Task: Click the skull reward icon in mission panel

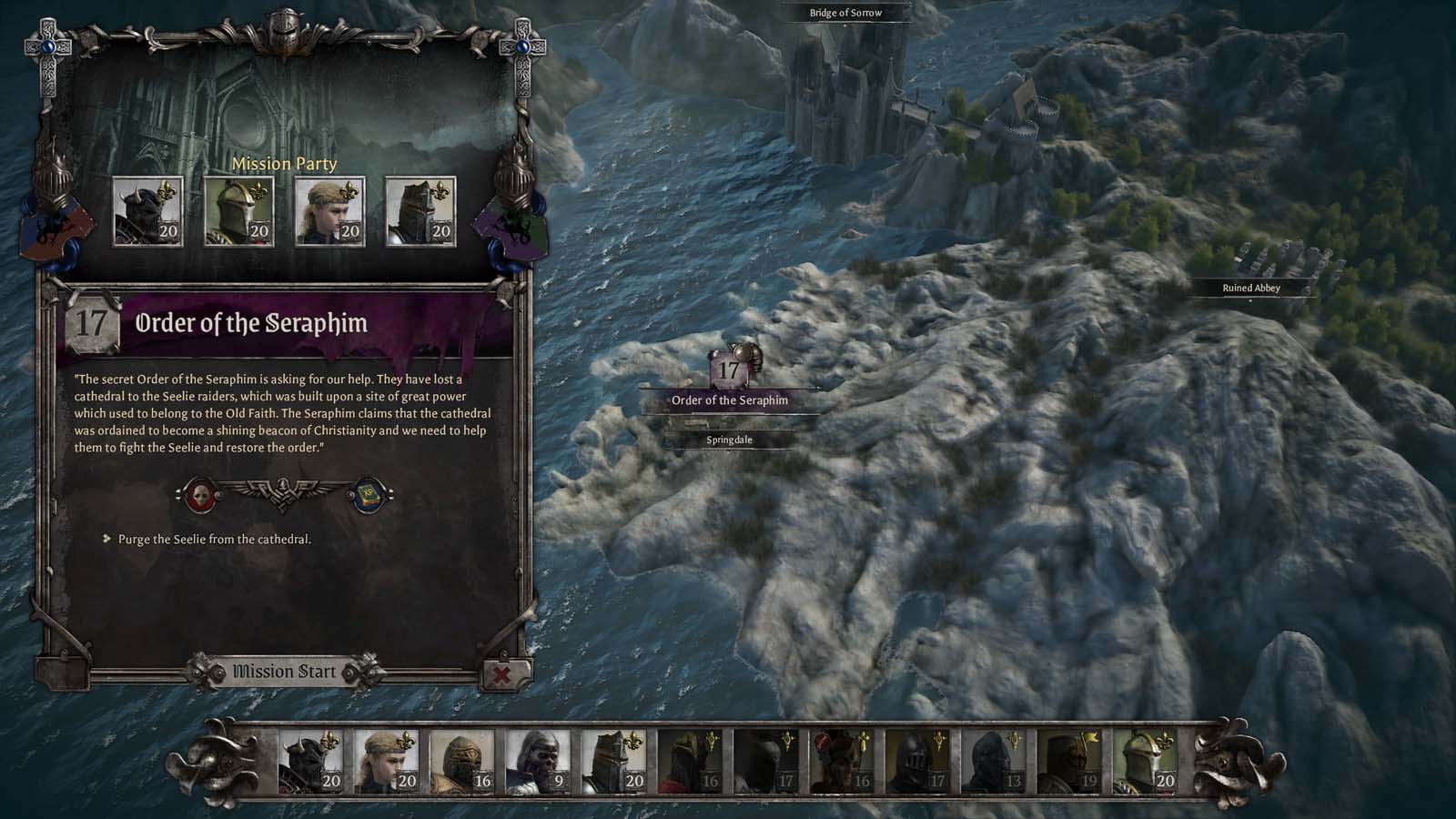Action: (x=201, y=493)
